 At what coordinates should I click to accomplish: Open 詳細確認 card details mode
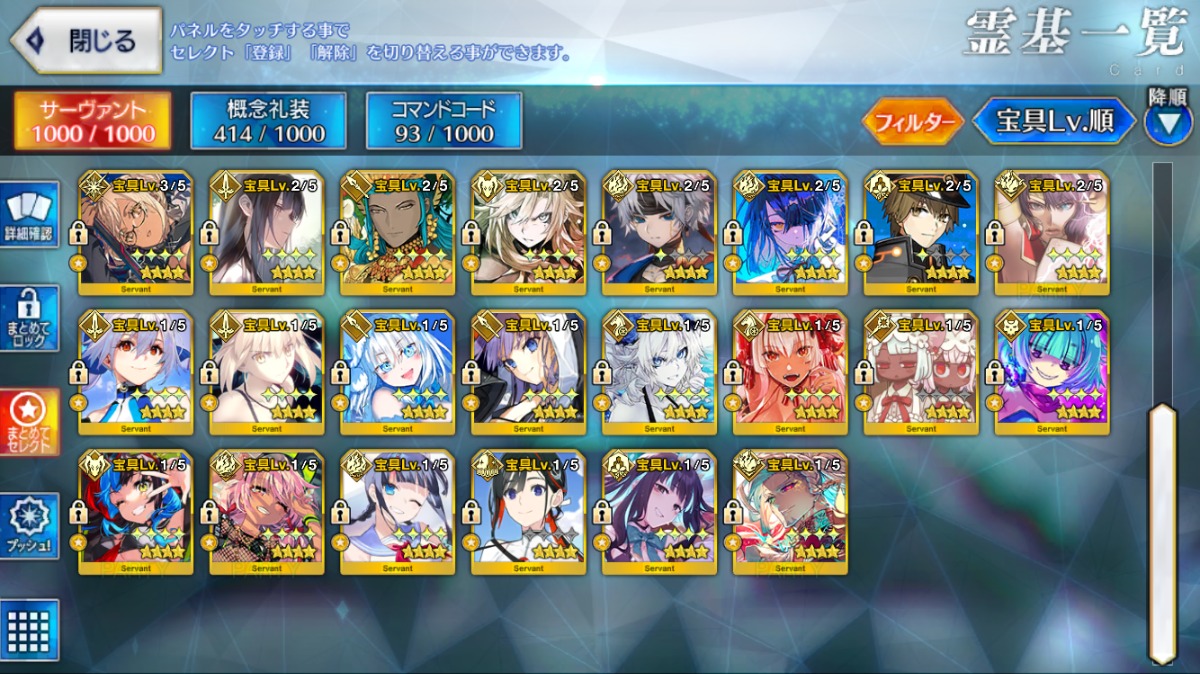[29, 215]
